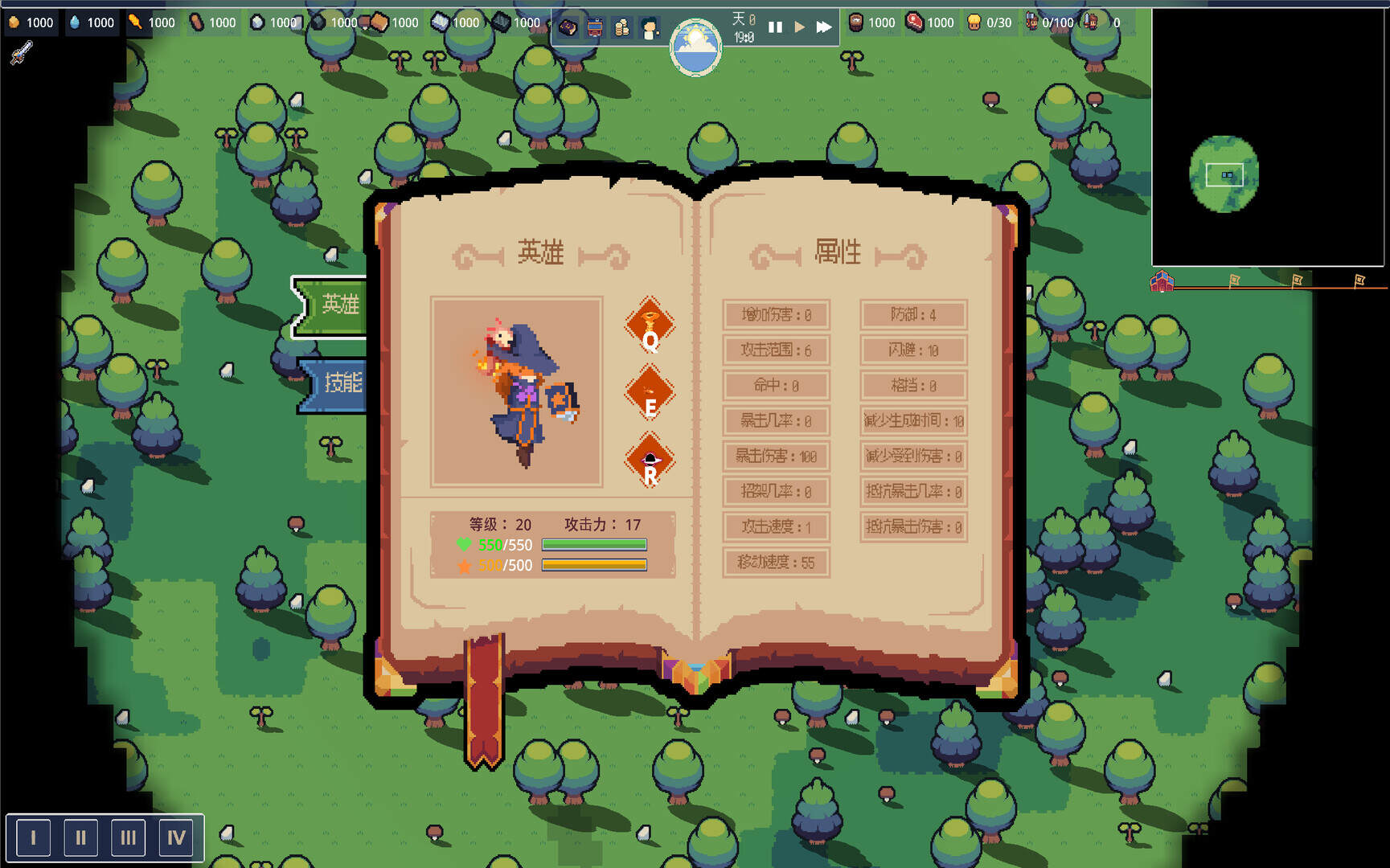Screen dimensions: 1390x868
Task: Resume game speed with the play button
Action: pos(798,27)
